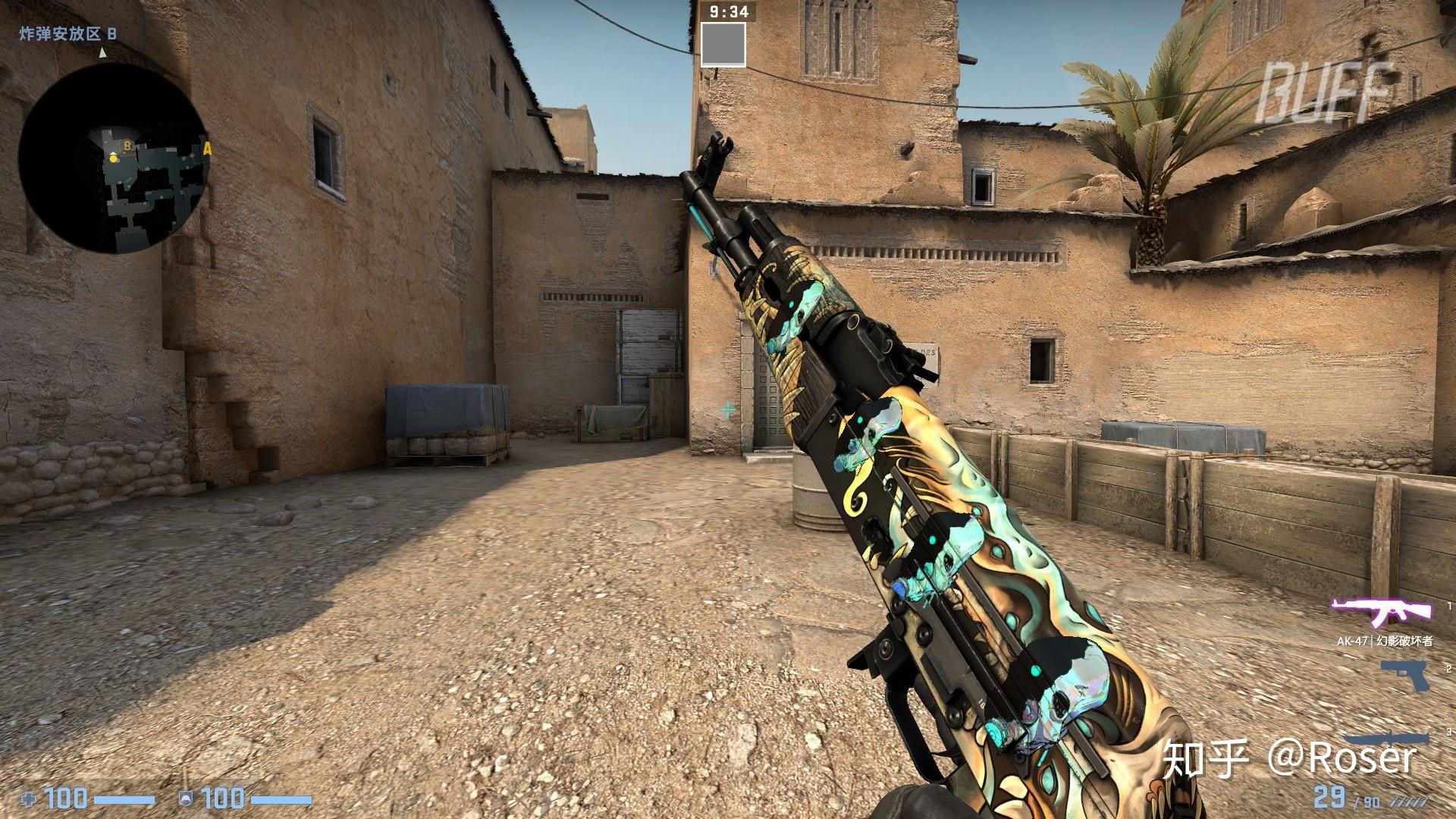Click the crosshair in the center of screen
The height and width of the screenshot is (819, 1456).
(727, 409)
